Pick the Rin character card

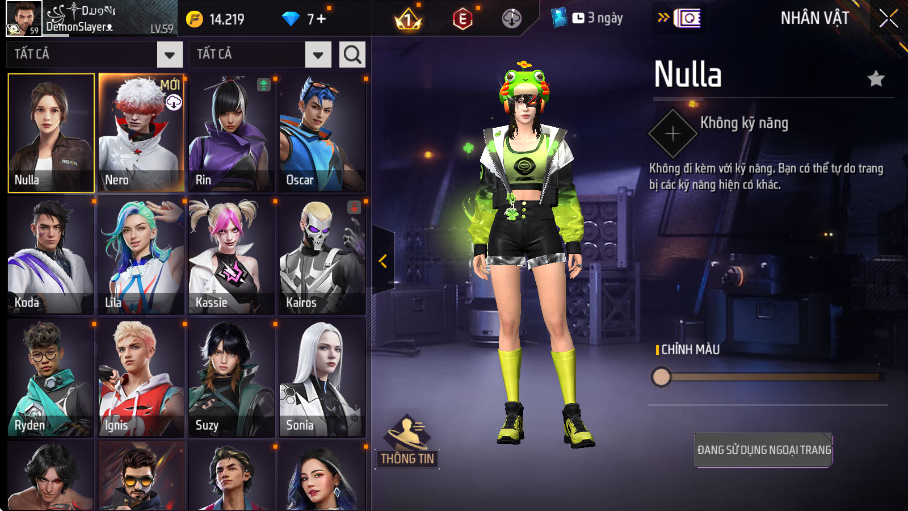click(x=231, y=132)
